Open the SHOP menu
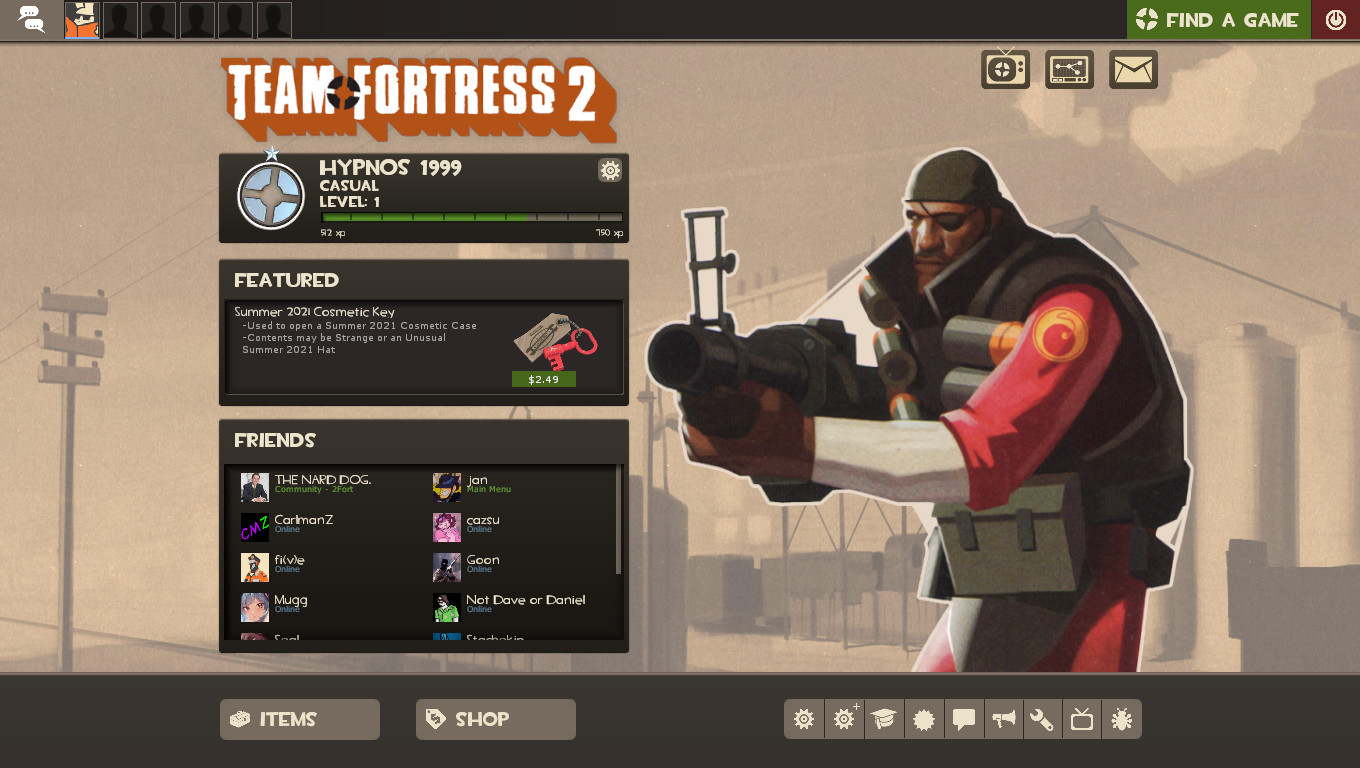This screenshot has height=768, width=1360. point(495,719)
